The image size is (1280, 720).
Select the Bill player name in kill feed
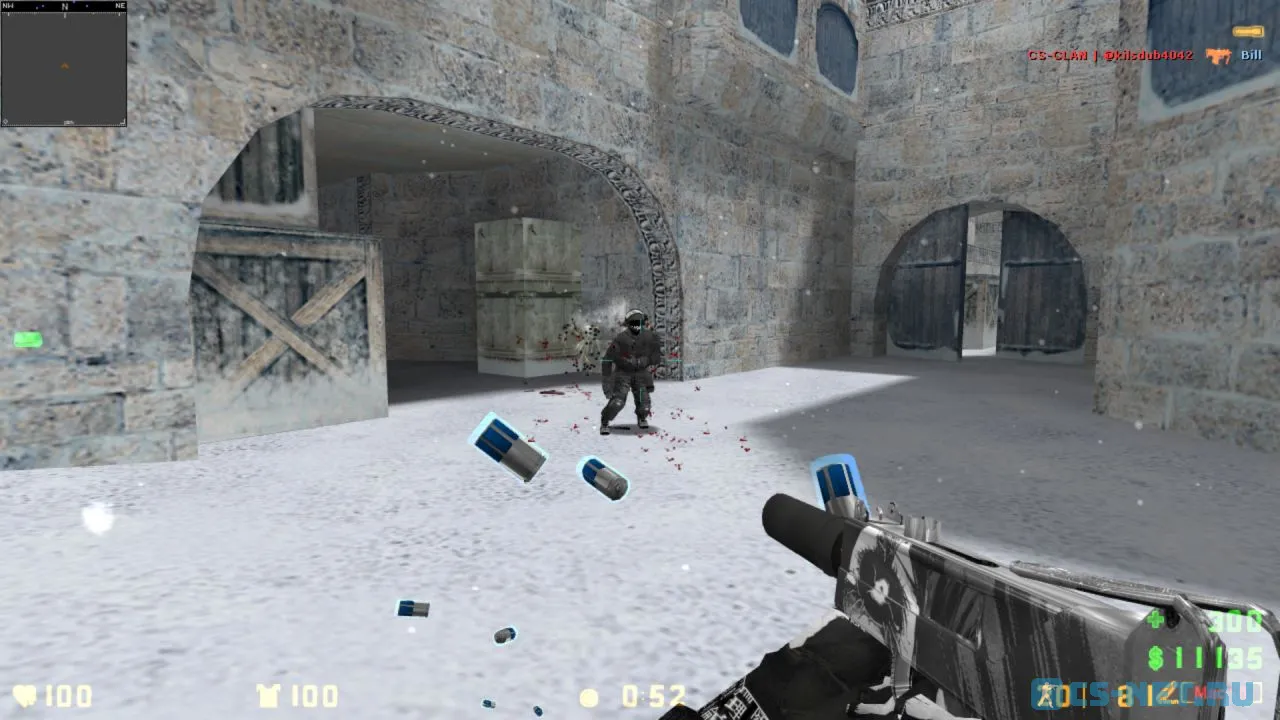1251,55
